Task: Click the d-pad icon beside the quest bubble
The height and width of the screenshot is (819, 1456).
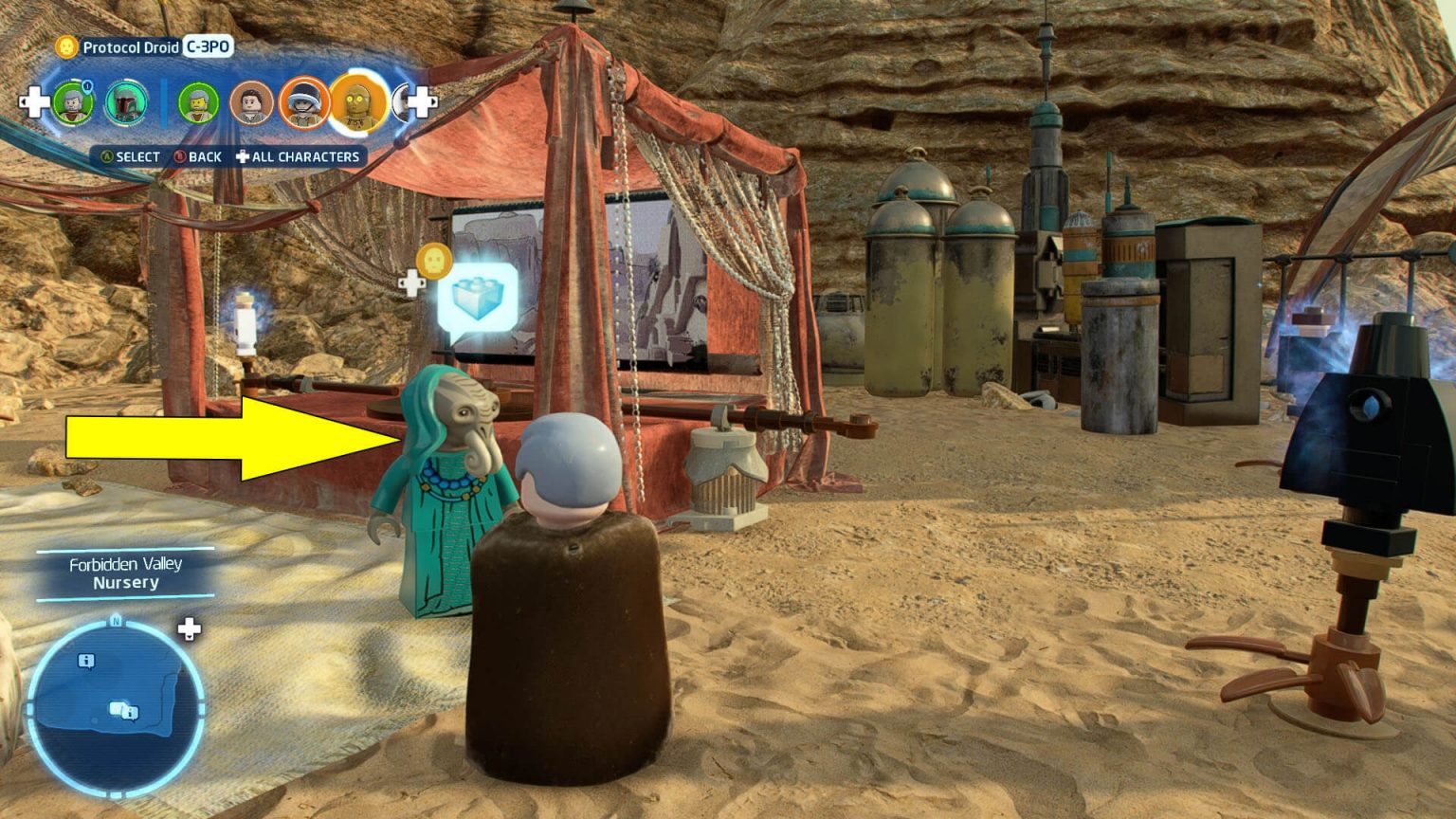Action: click(x=413, y=281)
